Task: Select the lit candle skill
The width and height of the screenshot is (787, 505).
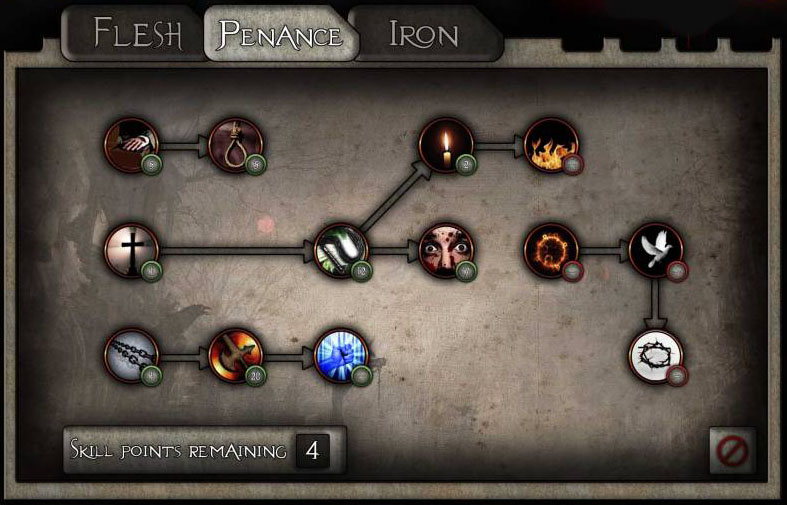Action: tap(446, 145)
